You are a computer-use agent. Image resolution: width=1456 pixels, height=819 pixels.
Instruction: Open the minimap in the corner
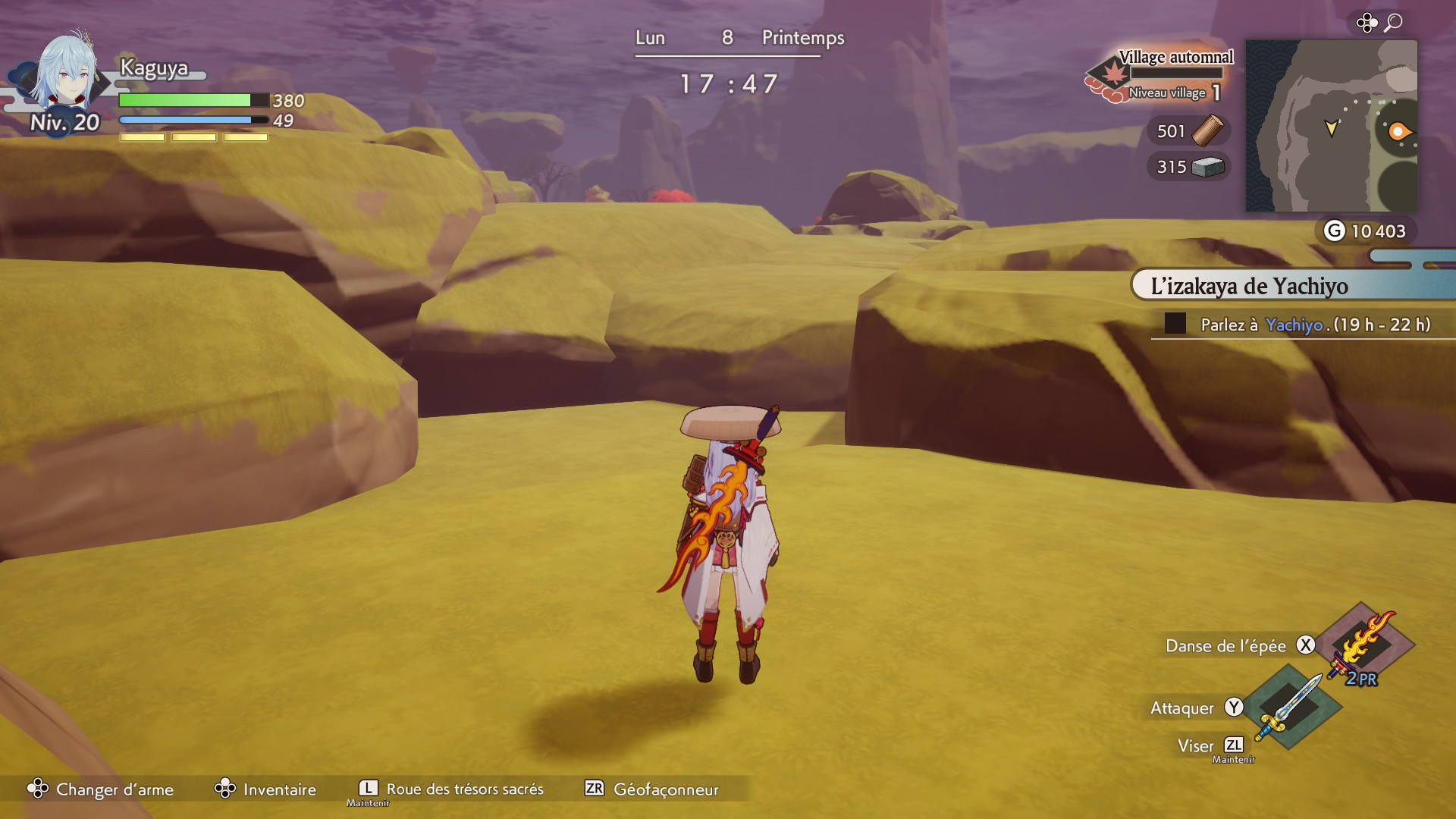point(1331,126)
